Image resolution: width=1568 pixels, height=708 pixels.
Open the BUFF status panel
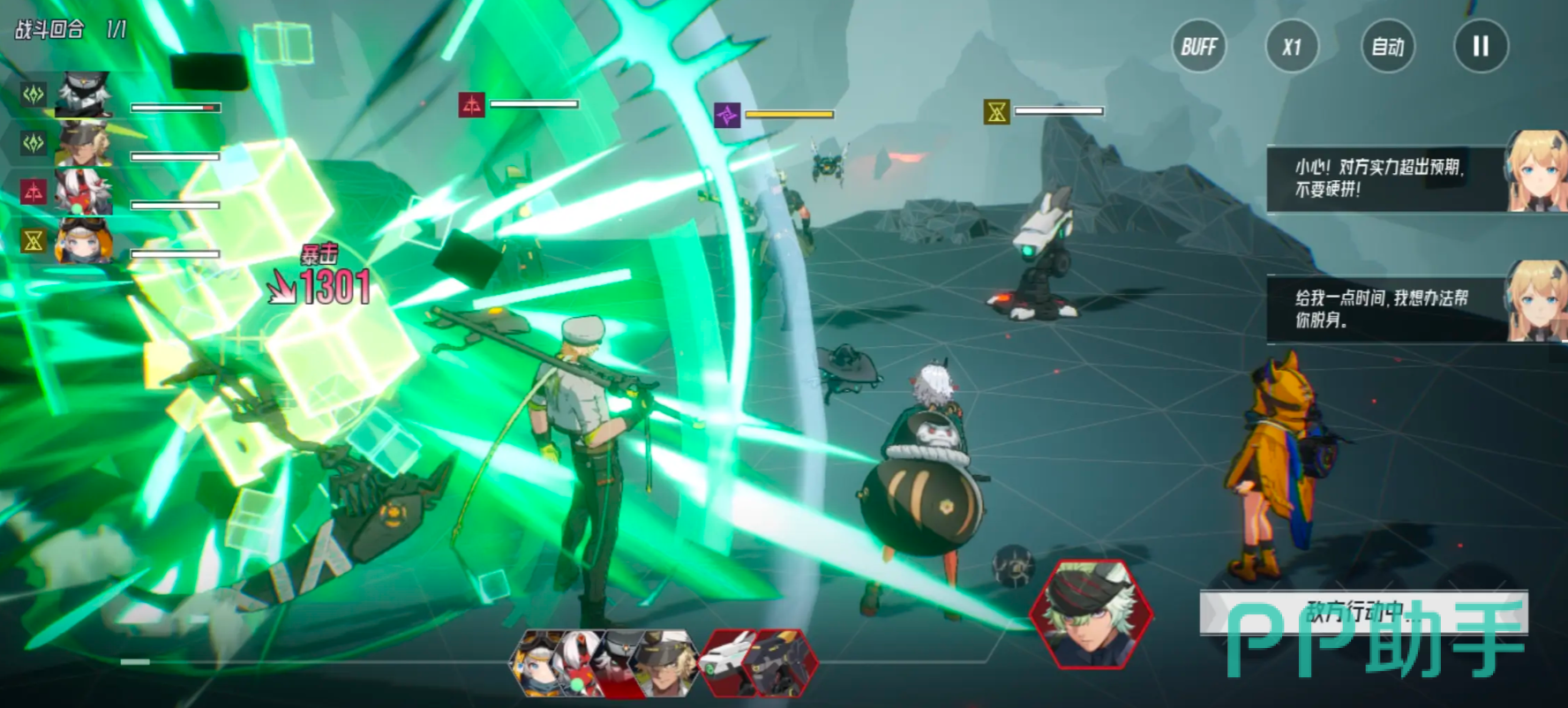1198,47
